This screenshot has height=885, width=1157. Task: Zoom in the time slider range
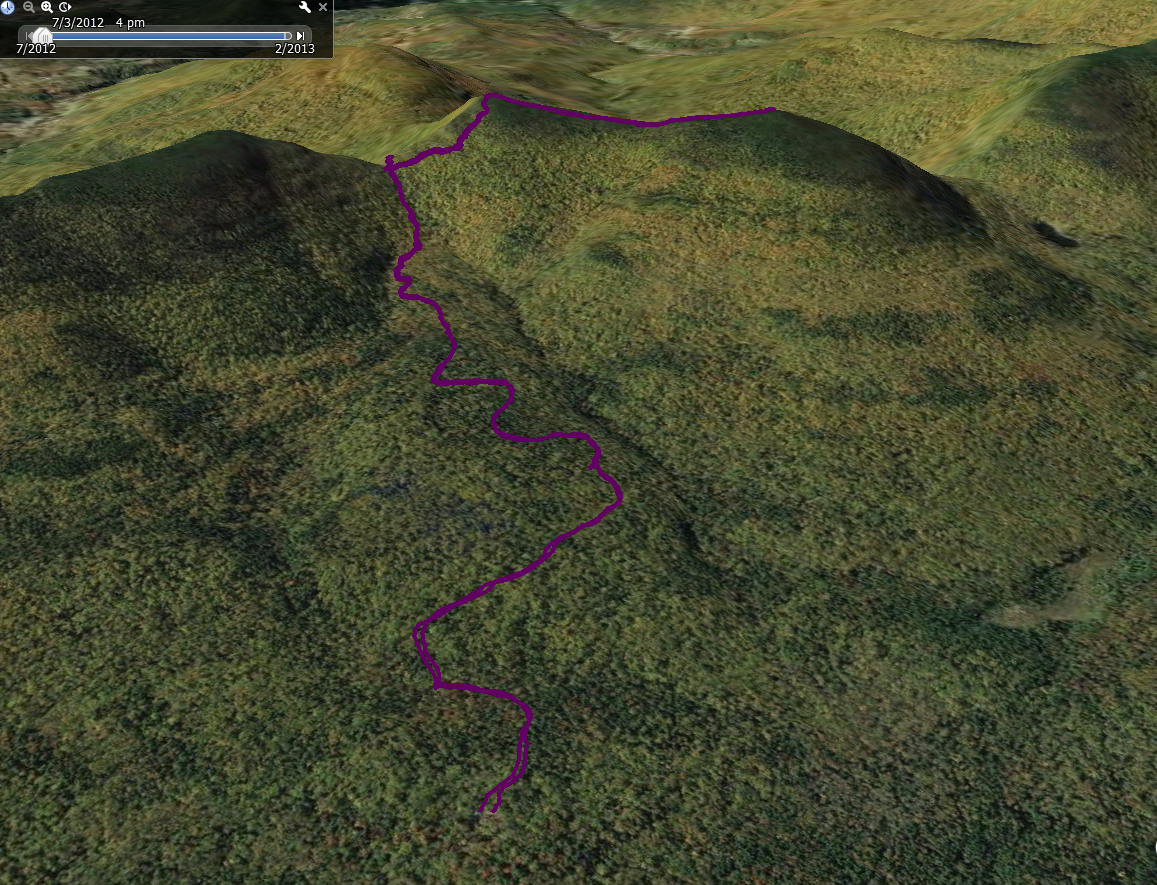(x=47, y=7)
